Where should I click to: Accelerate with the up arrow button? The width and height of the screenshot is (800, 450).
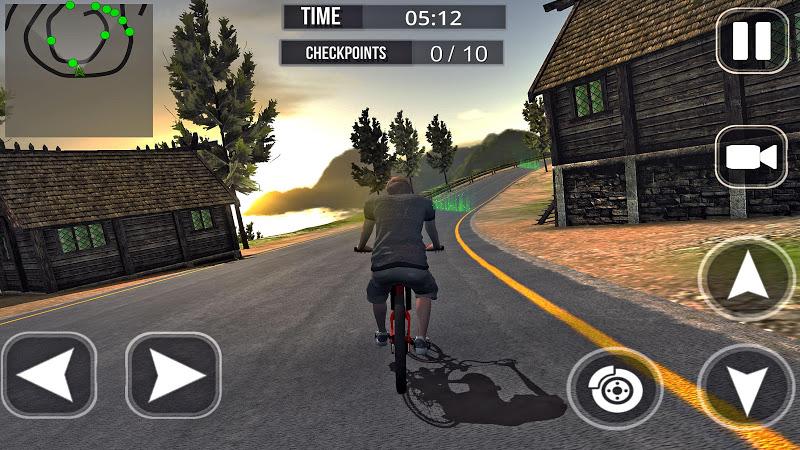[x=746, y=279]
